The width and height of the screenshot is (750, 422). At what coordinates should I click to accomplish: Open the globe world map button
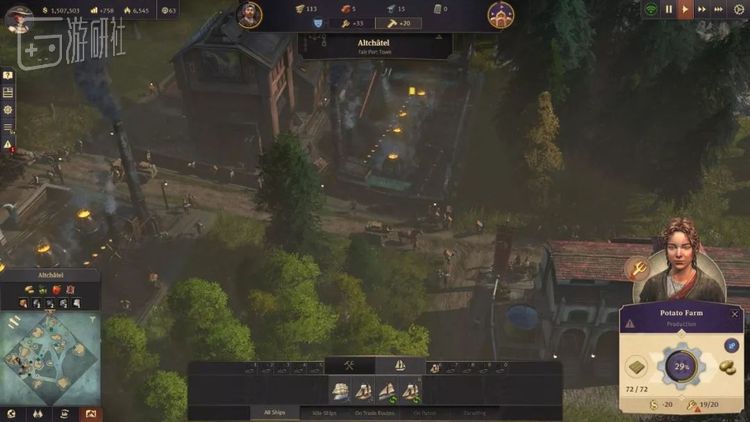coord(11,413)
